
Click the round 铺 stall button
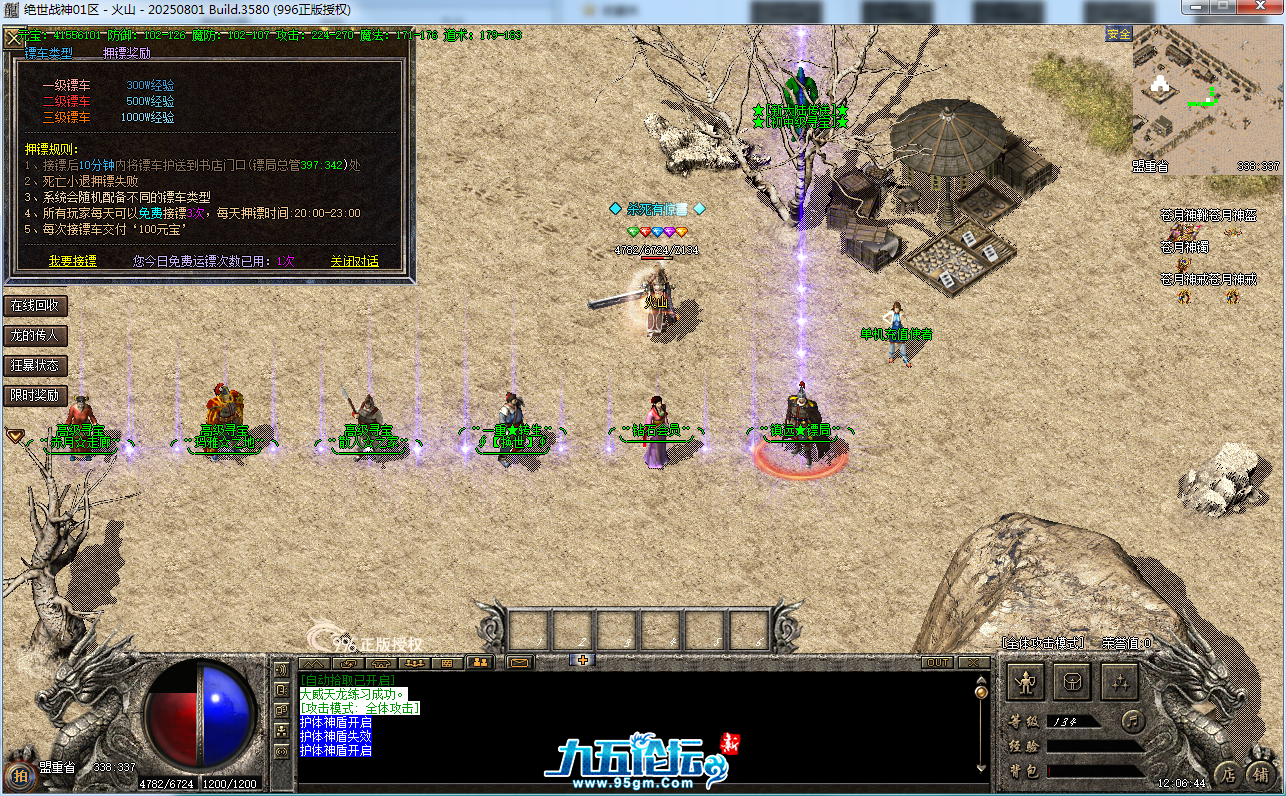pyautogui.click(x=1261, y=774)
